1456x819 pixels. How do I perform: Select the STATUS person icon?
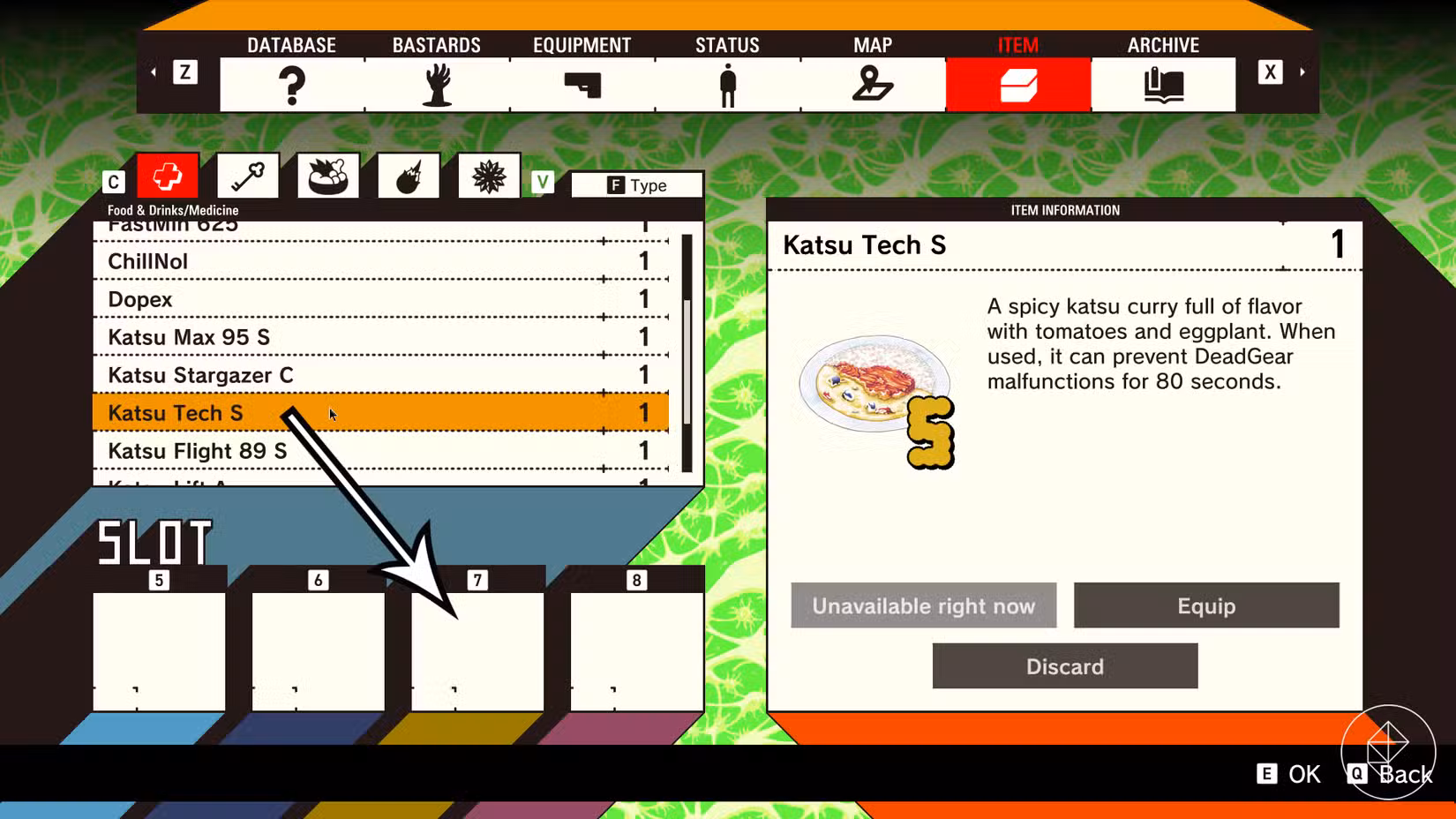(x=726, y=85)
